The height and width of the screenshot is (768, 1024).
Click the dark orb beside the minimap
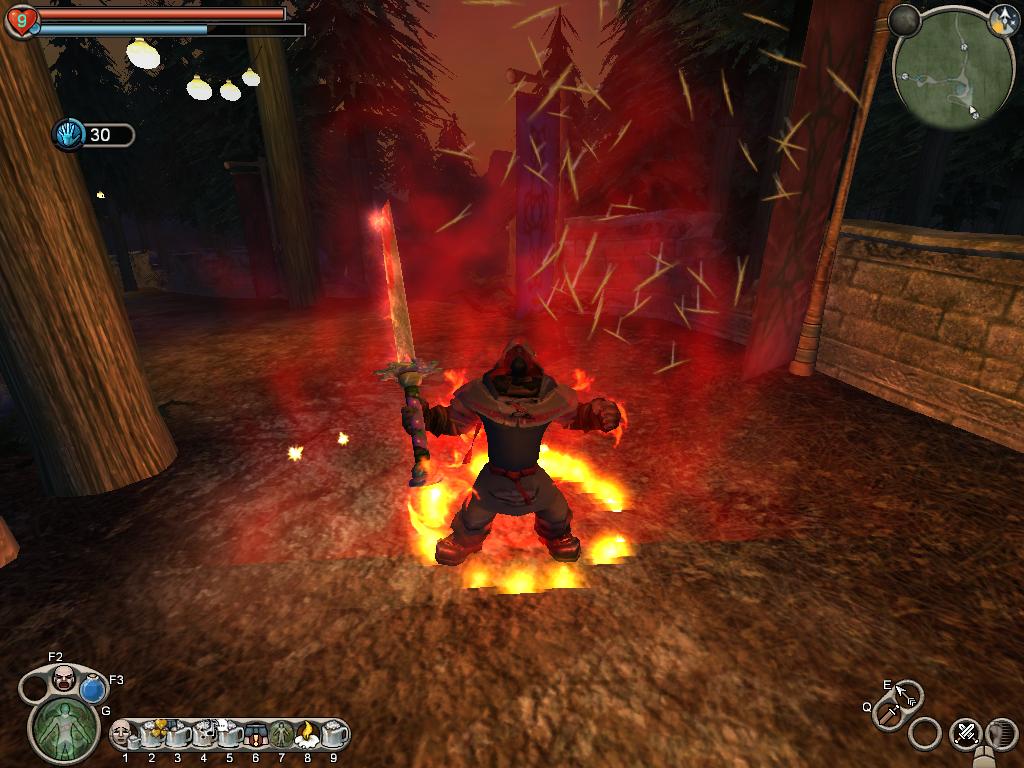coord(905,21)
